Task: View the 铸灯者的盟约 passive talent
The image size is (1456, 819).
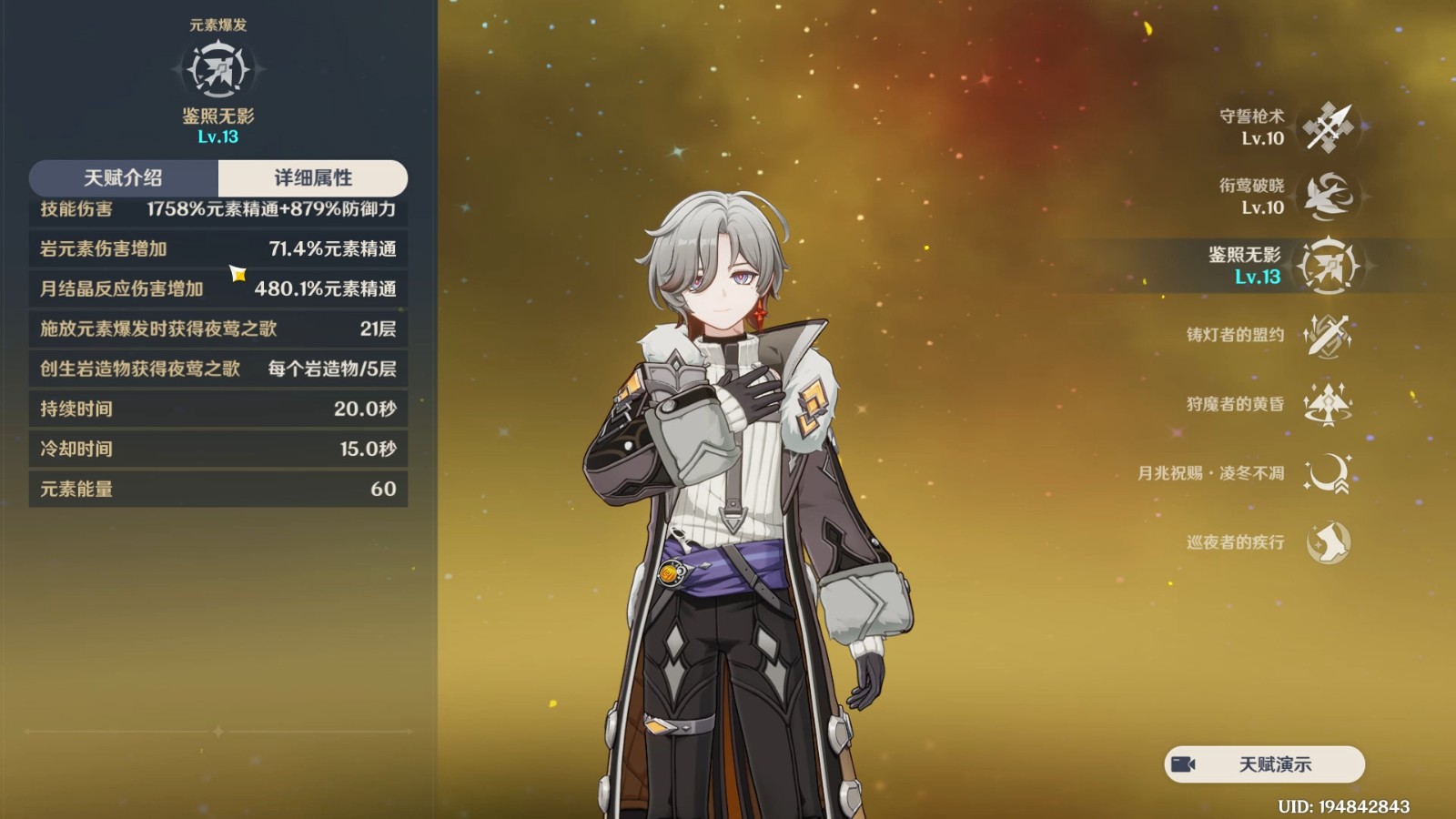Action: [x=1328, y=335]
